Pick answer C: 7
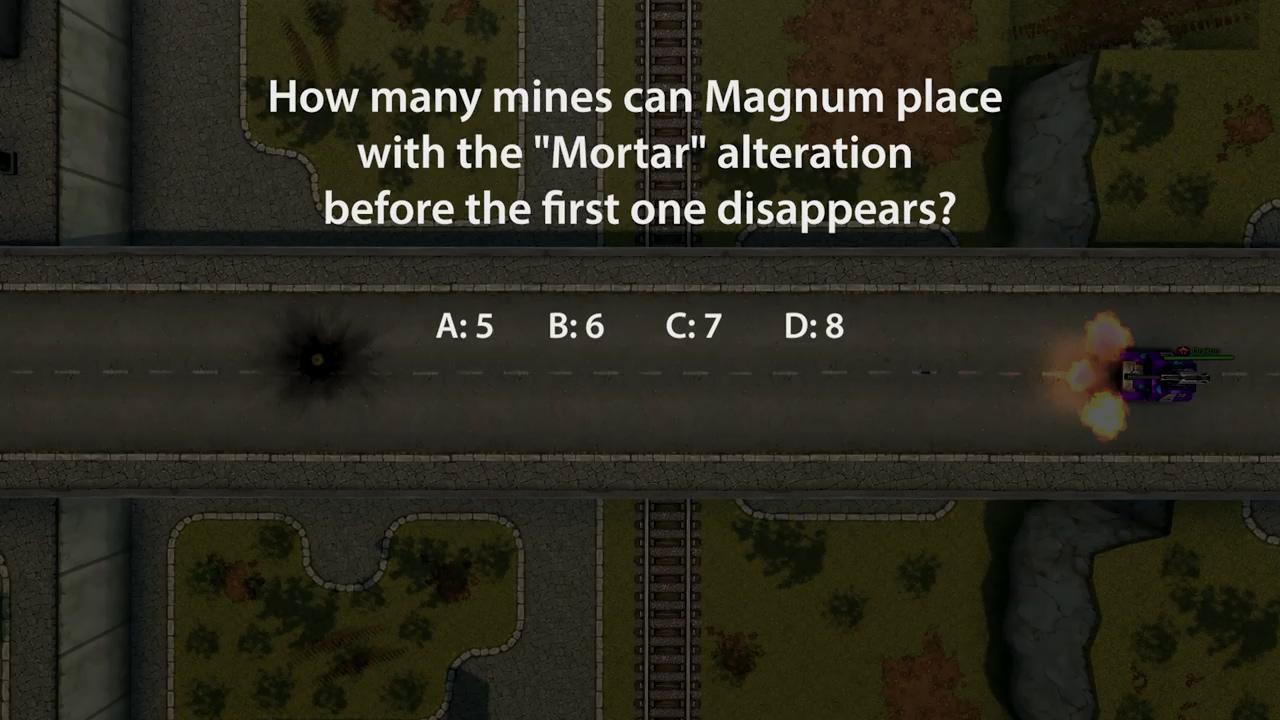This screenshot has height=720, width=1280. coord(693,326)
